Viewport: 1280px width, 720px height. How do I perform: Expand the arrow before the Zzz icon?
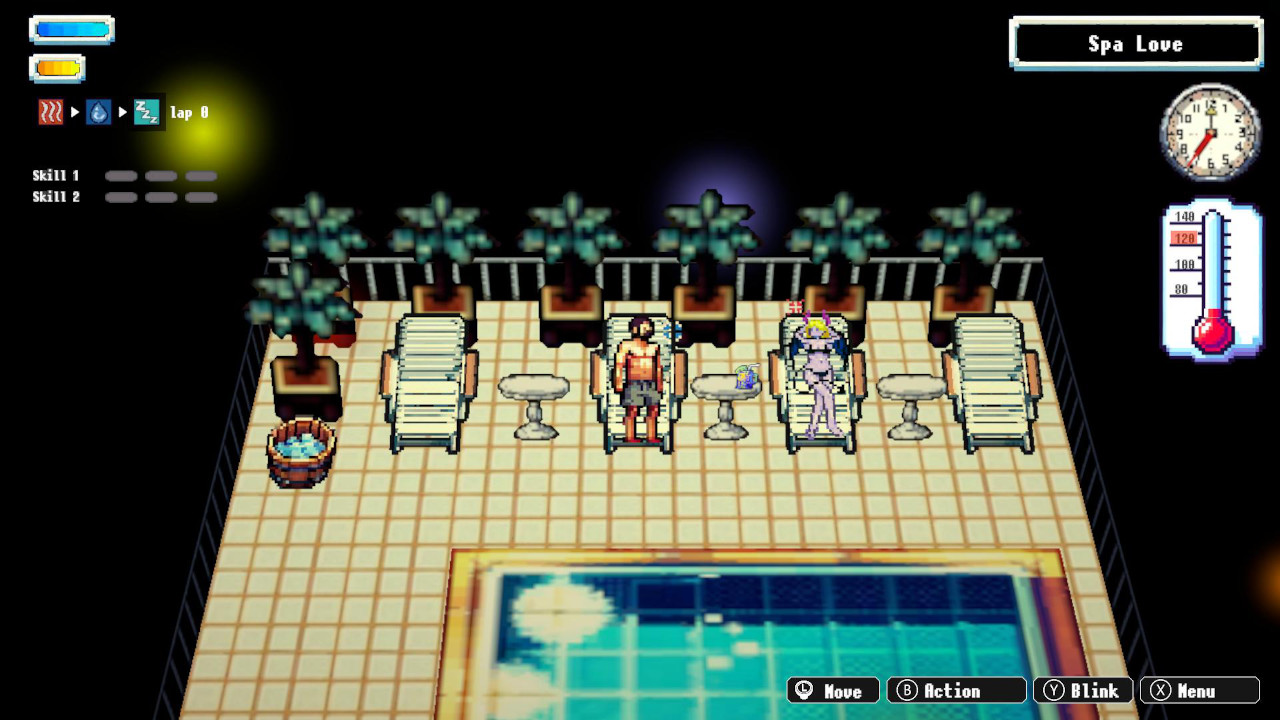122,111
